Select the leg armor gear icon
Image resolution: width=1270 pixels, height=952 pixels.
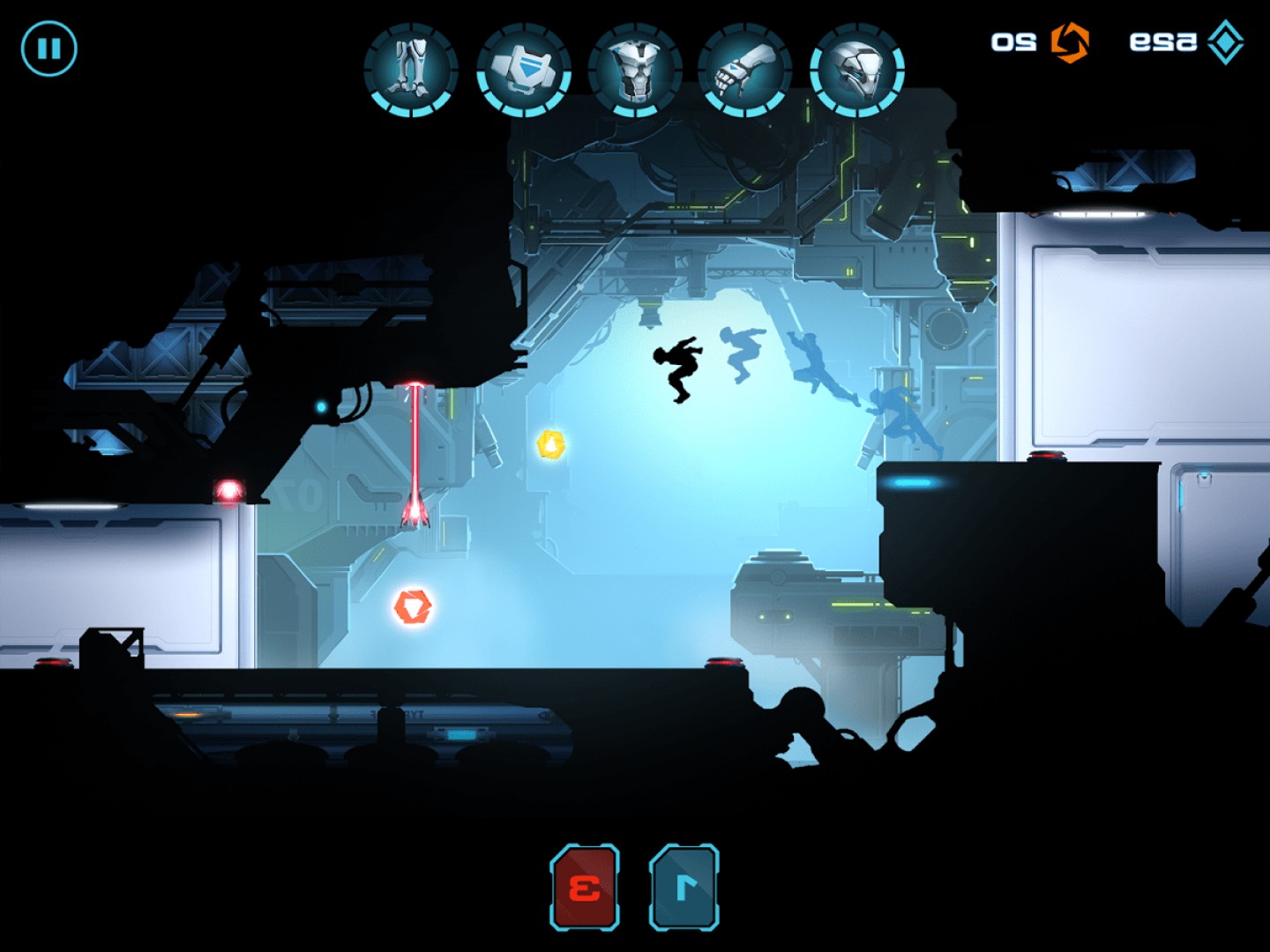[x=411, y=71]
